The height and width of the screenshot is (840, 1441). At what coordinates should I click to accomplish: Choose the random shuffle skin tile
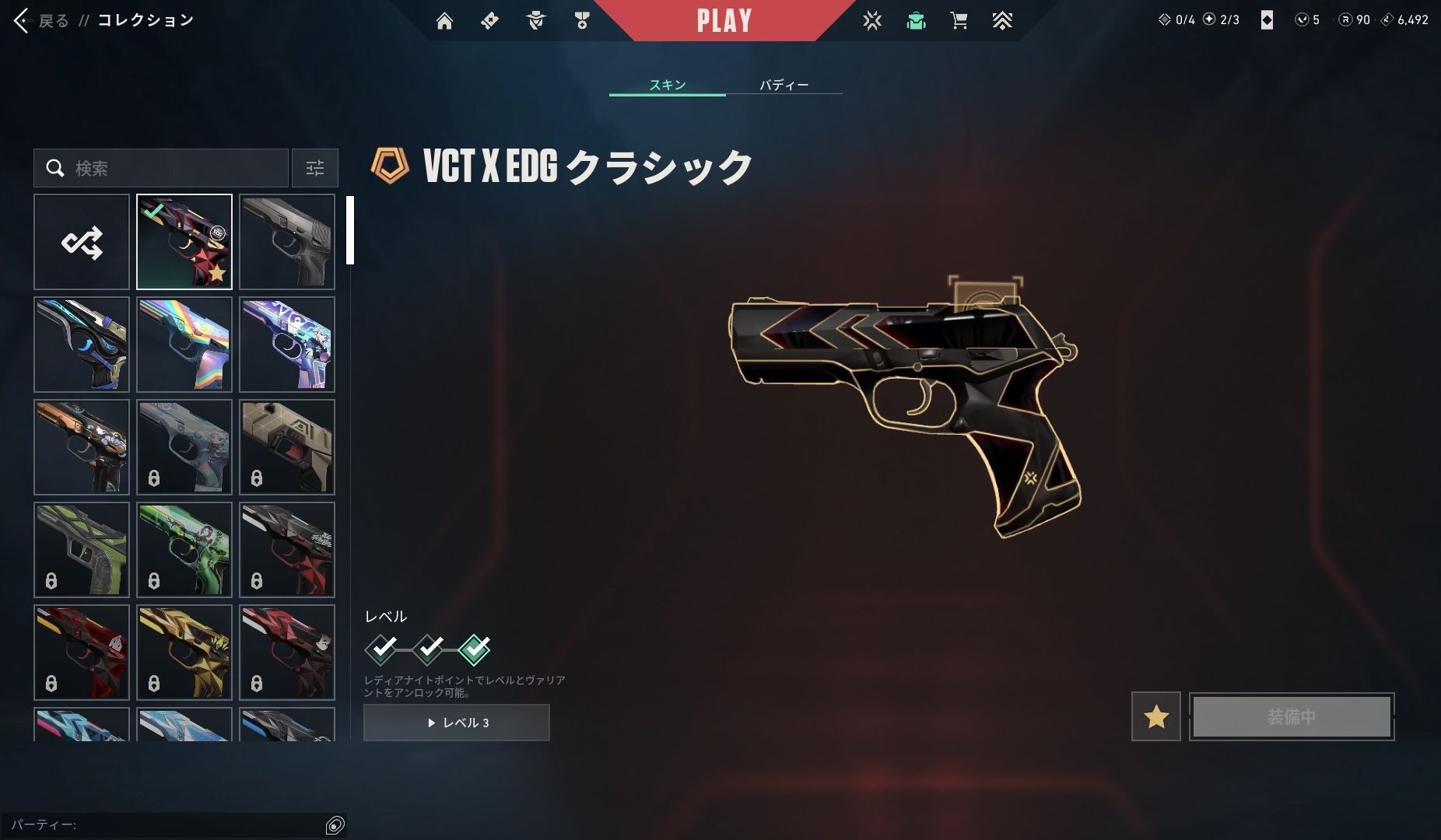[x=82, y=242]
